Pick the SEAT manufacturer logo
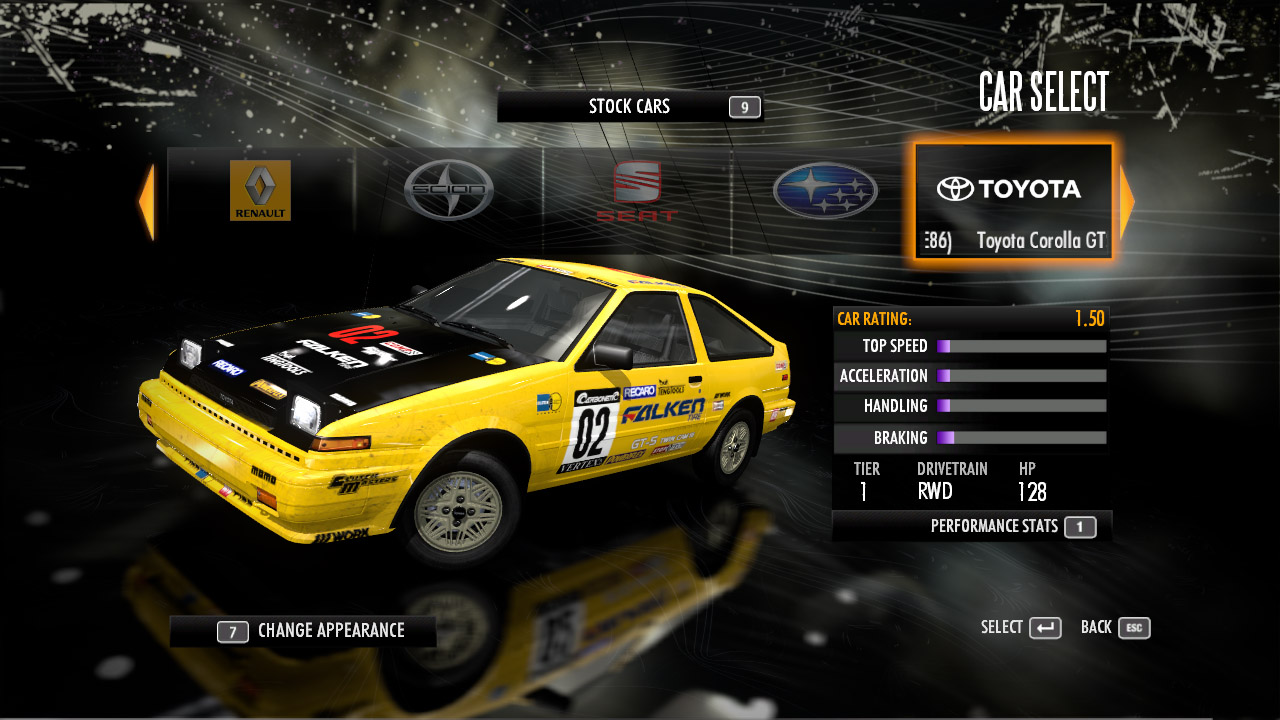1280x720 pixels. (x=637, y=190)
